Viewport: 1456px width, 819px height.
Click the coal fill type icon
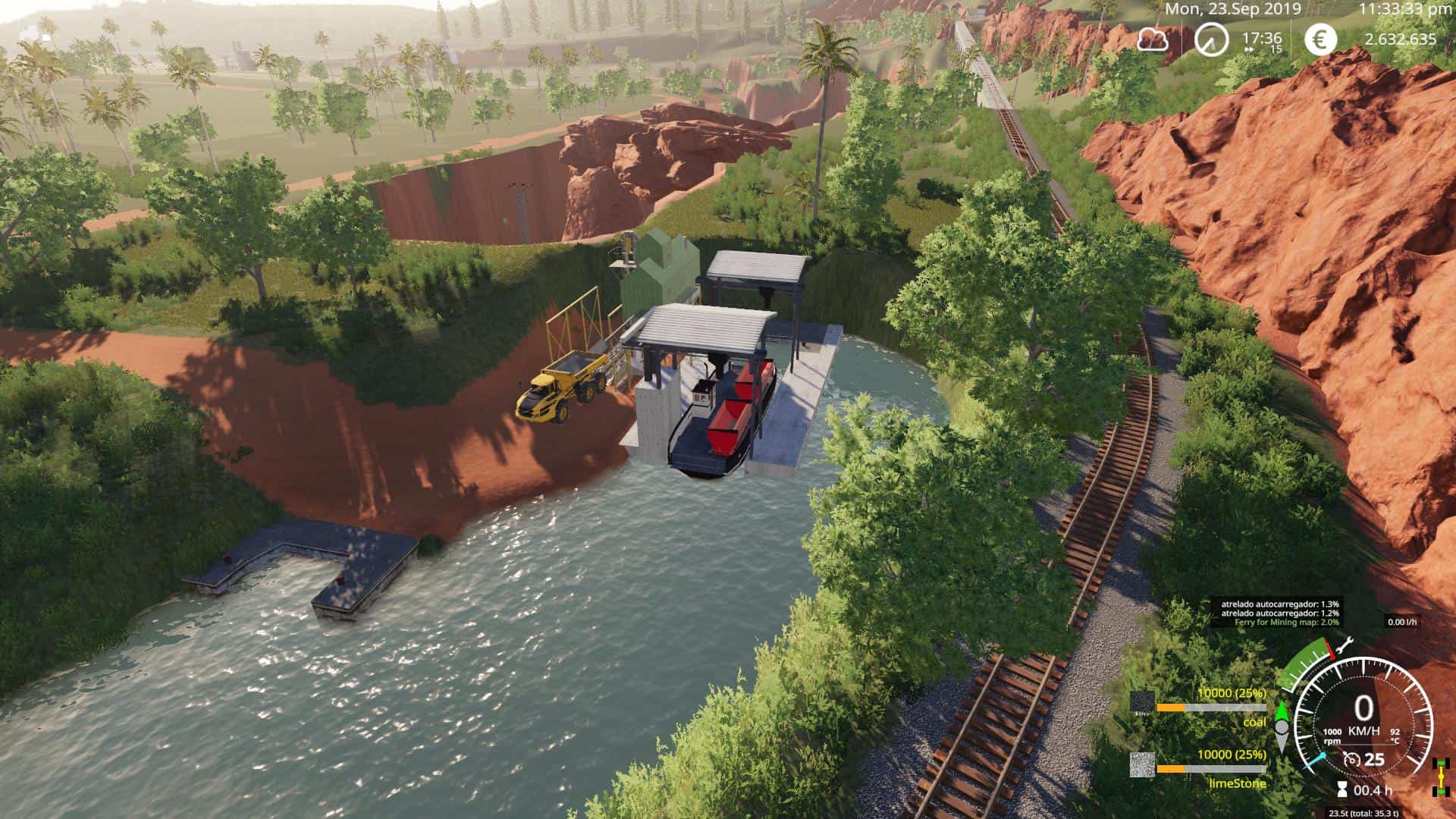click(1142, 702)
